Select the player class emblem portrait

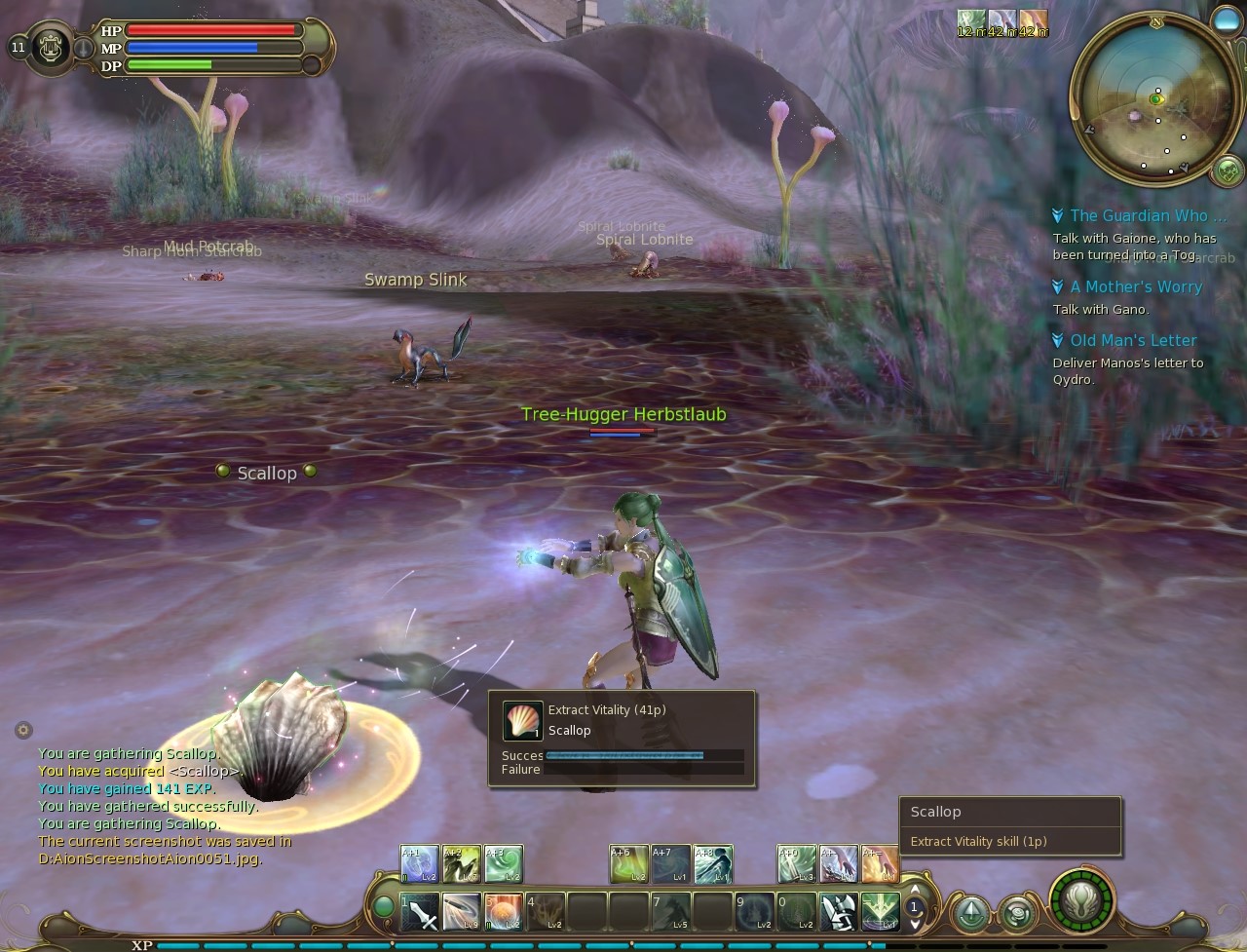[51, 47]
